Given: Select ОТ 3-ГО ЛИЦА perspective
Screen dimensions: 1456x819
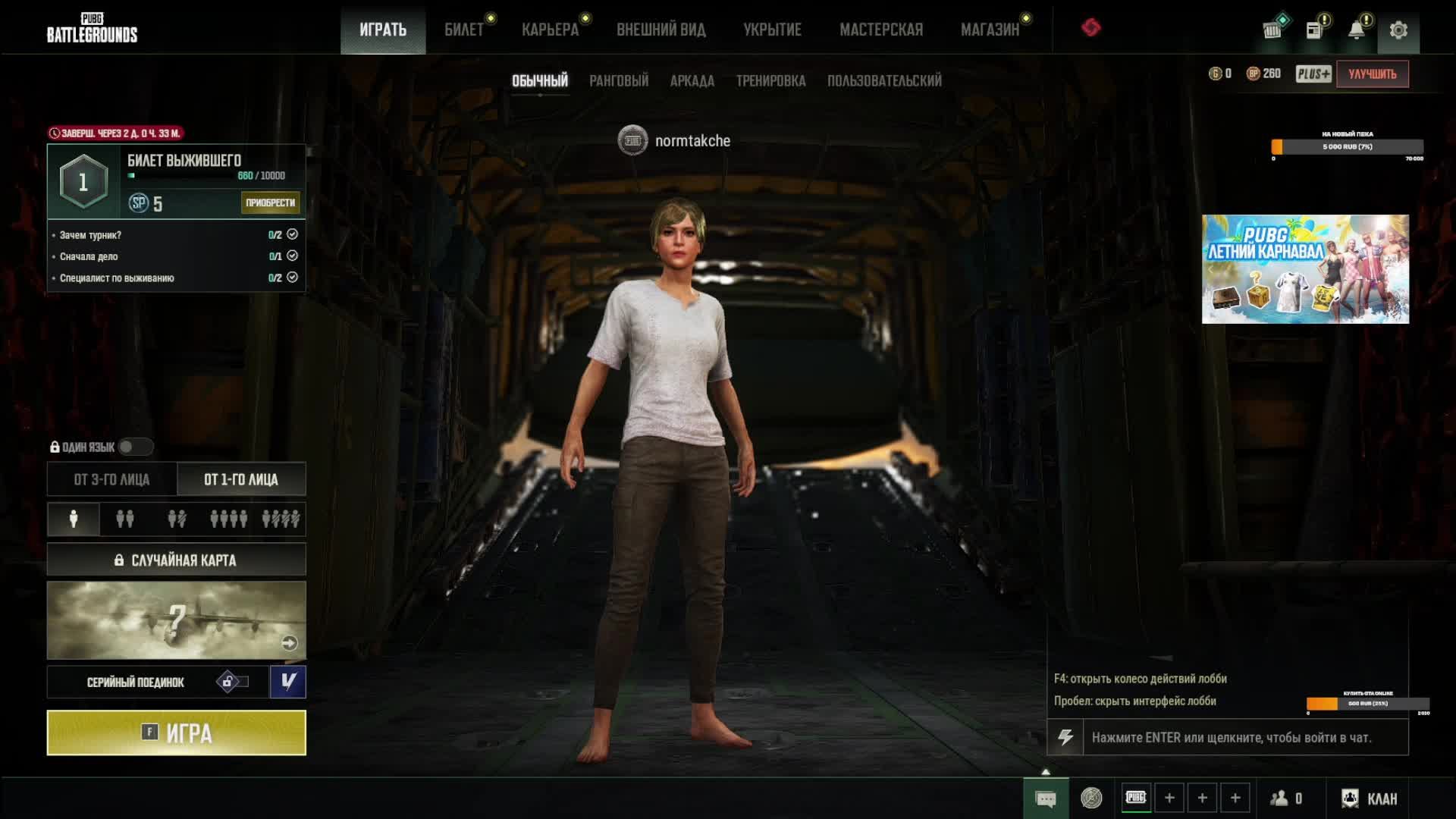Looking at the screenshot, I should coord(111,479).
